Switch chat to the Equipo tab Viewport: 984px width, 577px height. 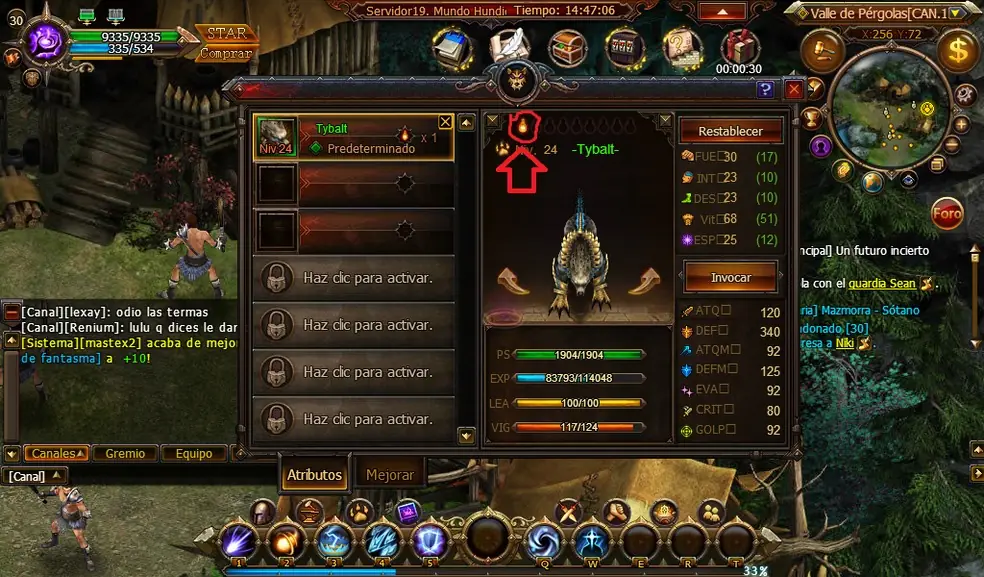(194, 453)
